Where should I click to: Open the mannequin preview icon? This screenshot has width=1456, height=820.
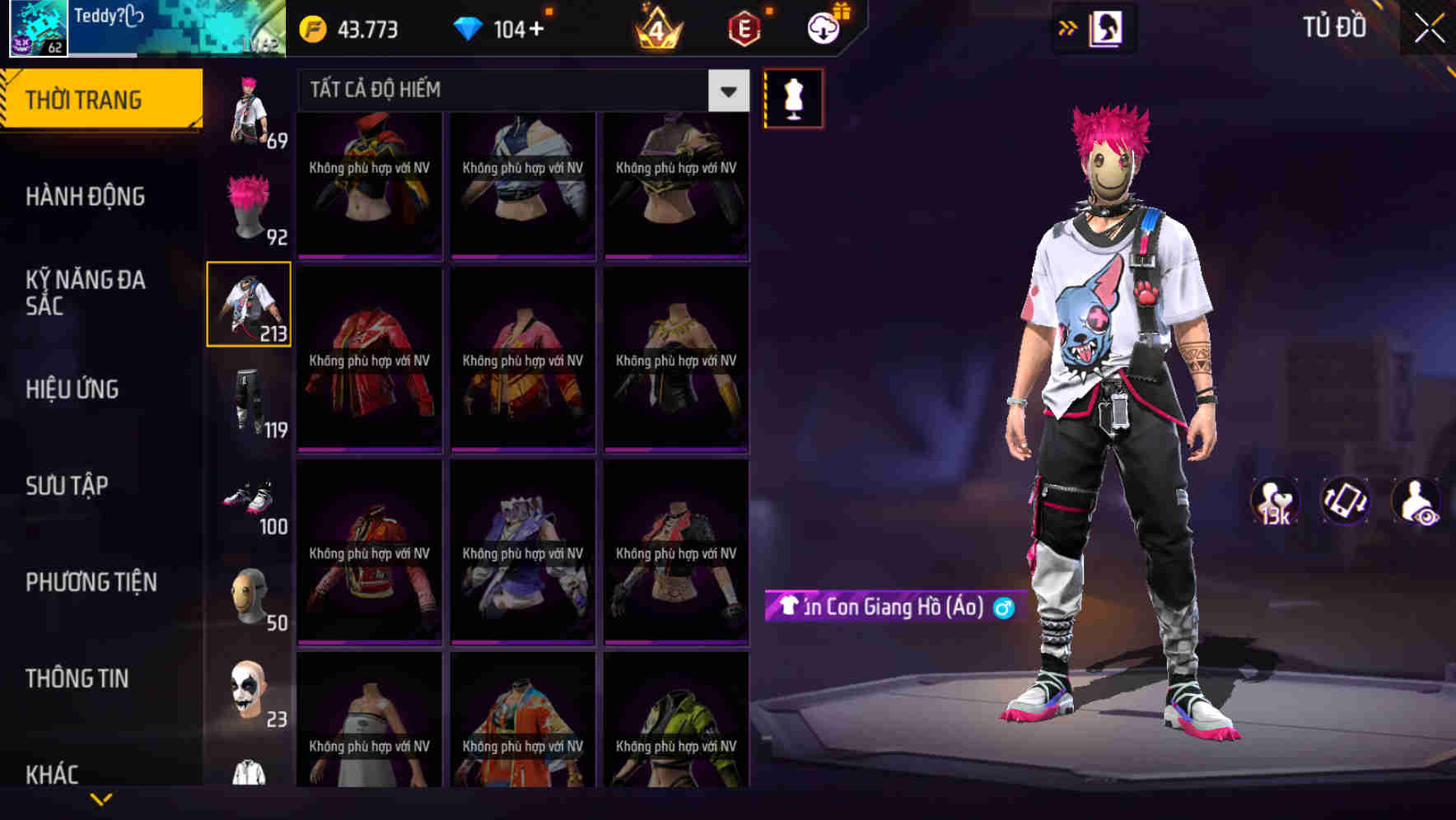coord(792,97)
